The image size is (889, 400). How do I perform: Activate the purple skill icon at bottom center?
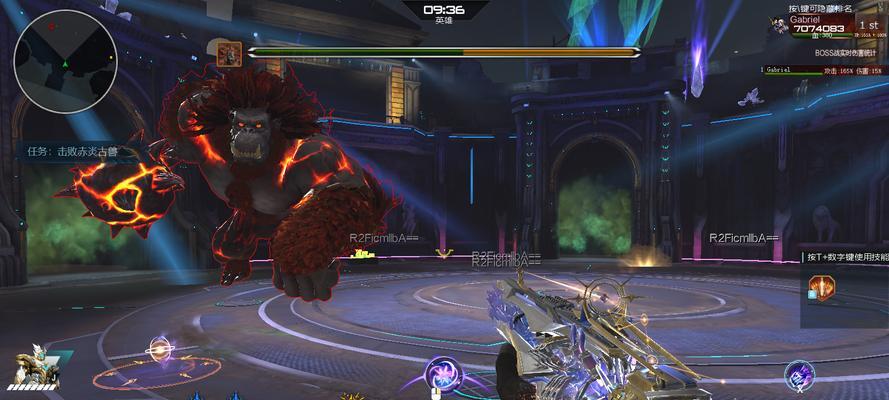pos(441,376)
